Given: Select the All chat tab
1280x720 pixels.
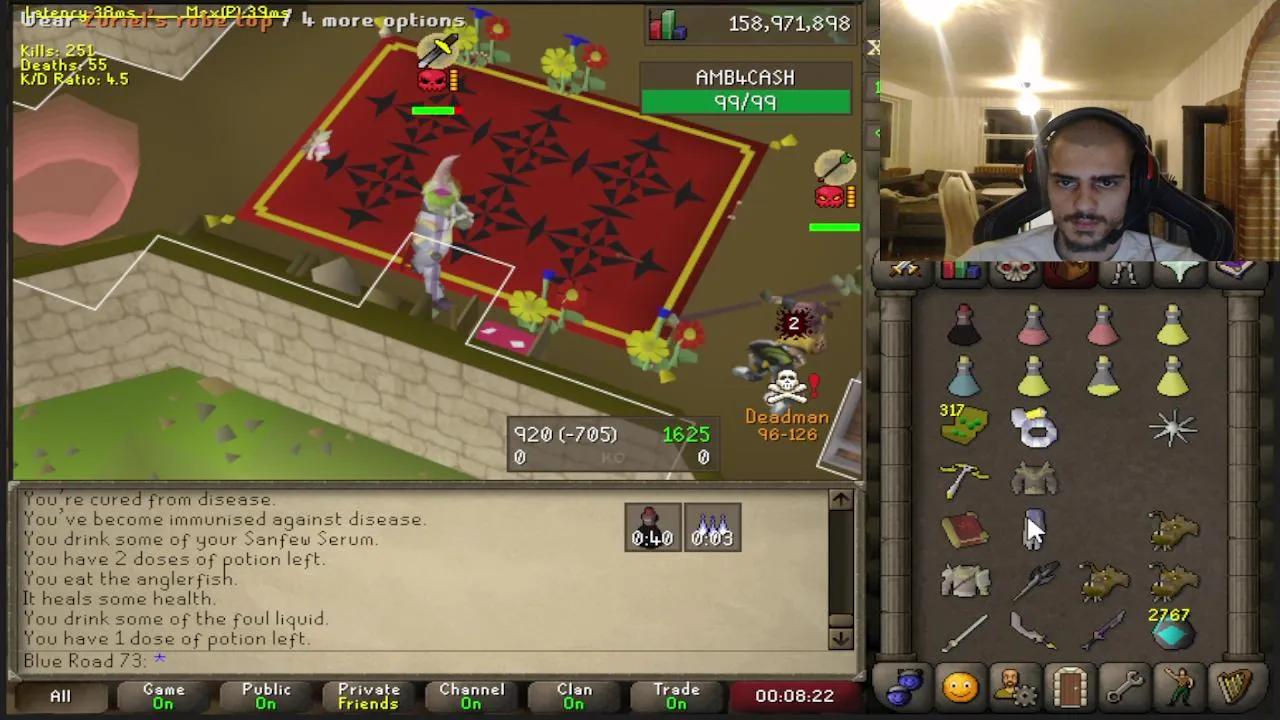Looking at the screenshot, I should [60, 694].
